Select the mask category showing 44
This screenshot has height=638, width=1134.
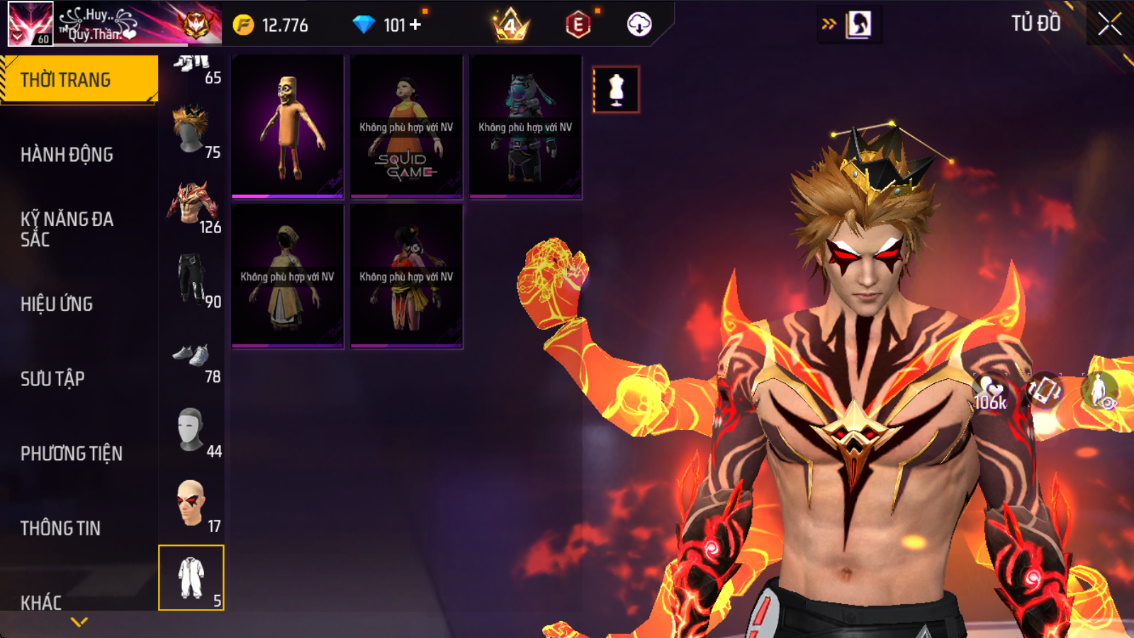click(x=192, y=430)
